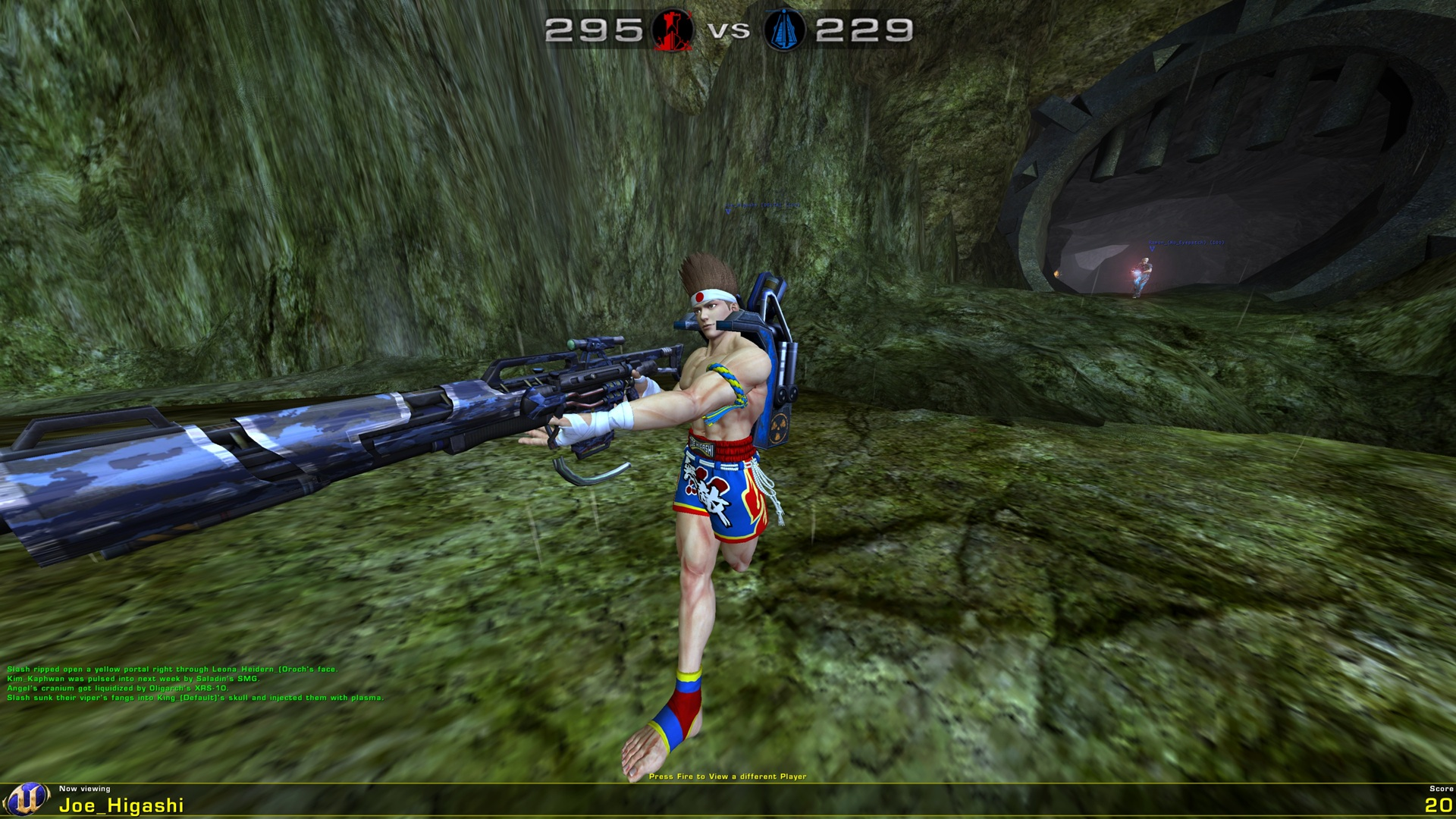1456x819 pixels.
Task: Select the player name Joe_Higashi
Action: pos(121,805)
